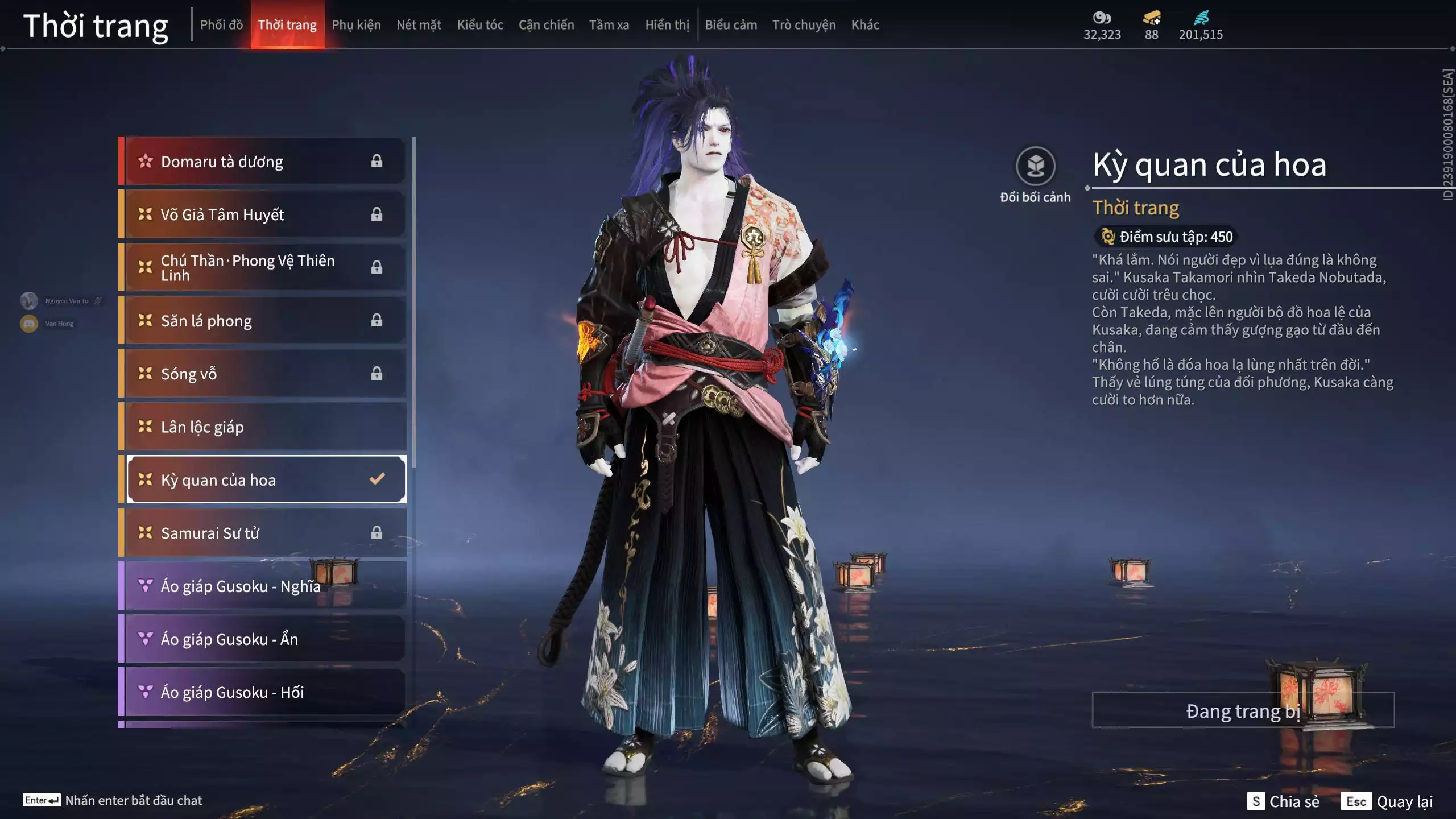Screen dimensions: 1456x819
Task: Select the Nét mặt tab
Action: 419,25
